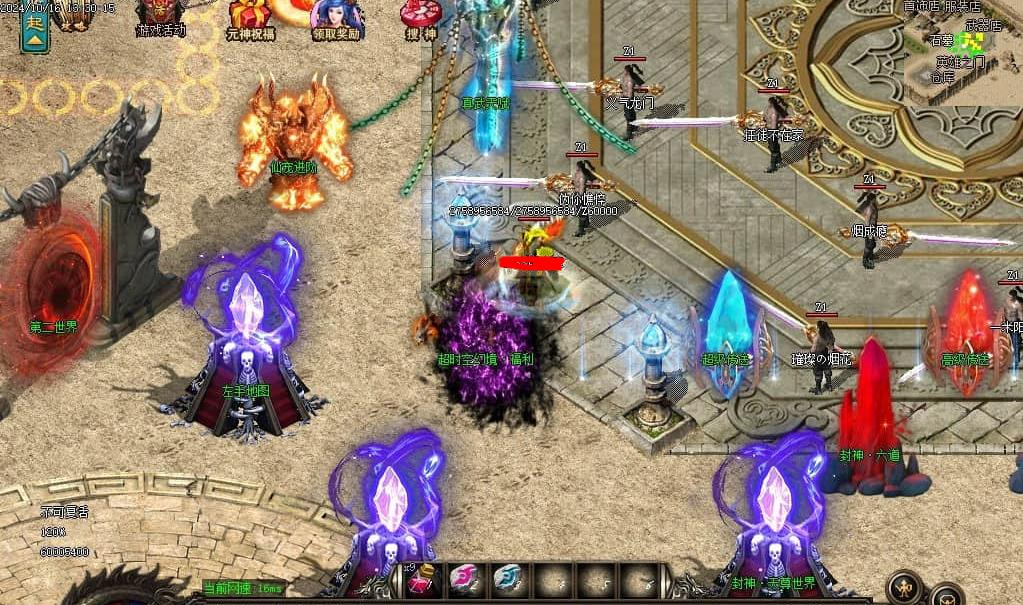Select the 仓库 warehouse marker on minimap
This screenshot has width=1023, height=605.
click(943, 78)
